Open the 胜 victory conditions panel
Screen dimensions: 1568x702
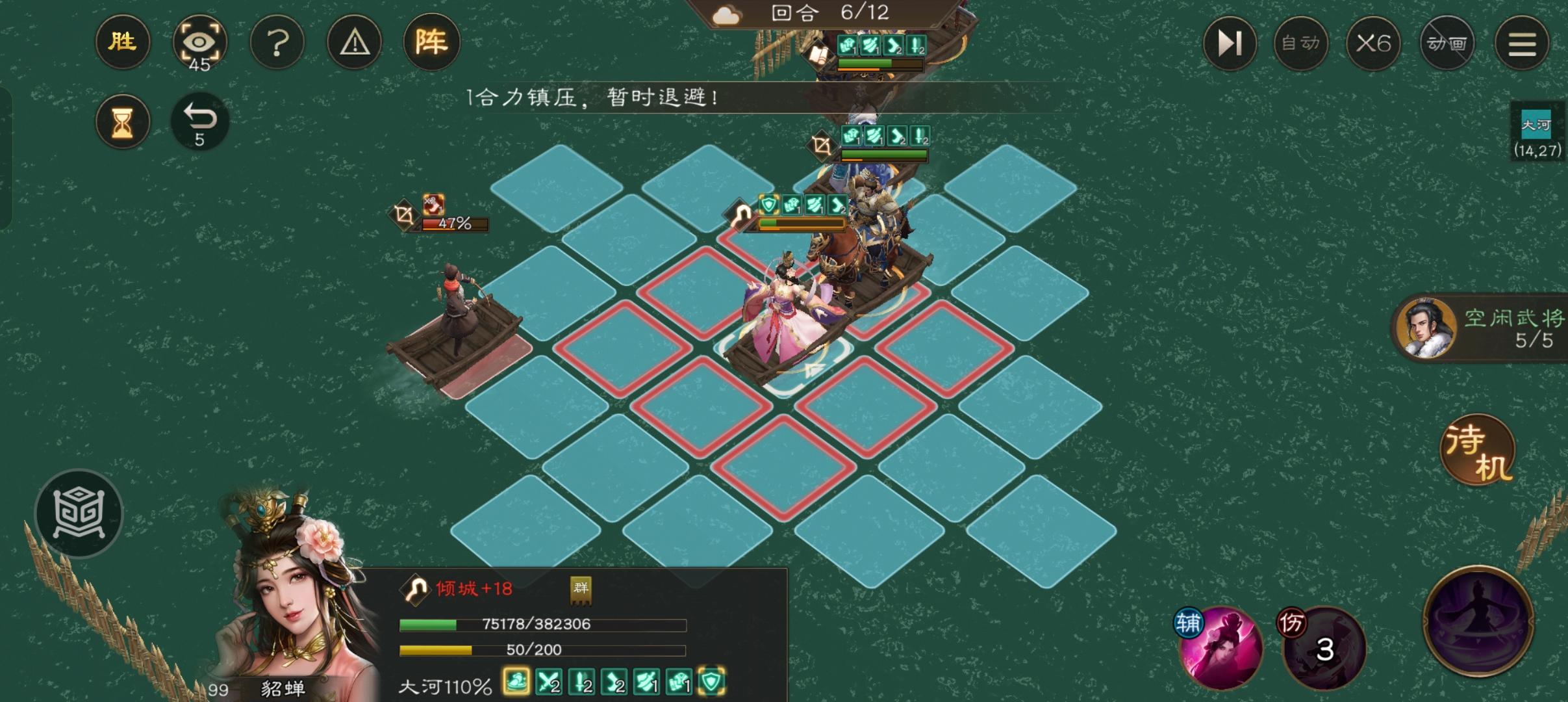pyautogui.click(x=123, y=42)
